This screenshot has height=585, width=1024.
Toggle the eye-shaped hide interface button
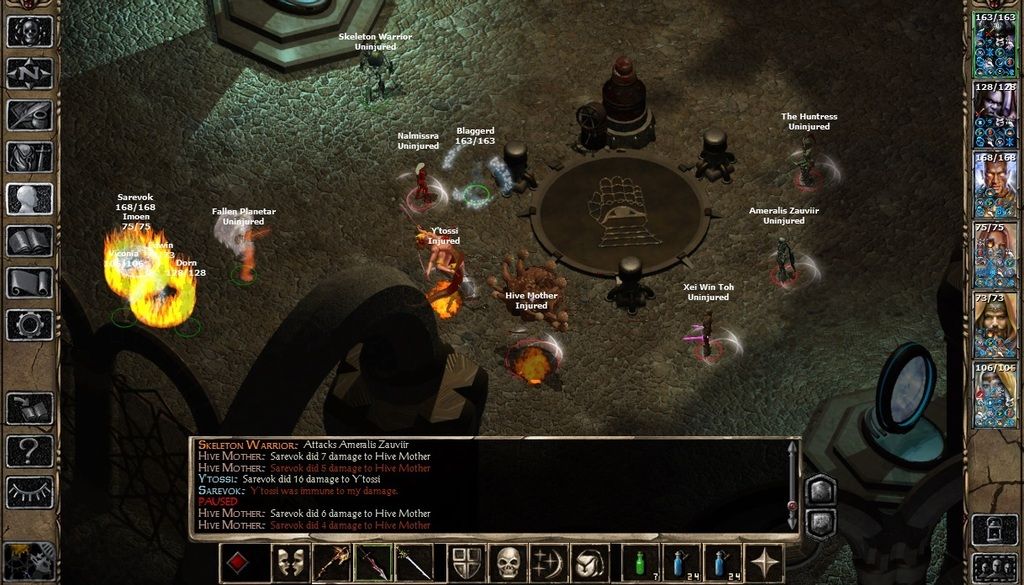click(x=29, y=492)
